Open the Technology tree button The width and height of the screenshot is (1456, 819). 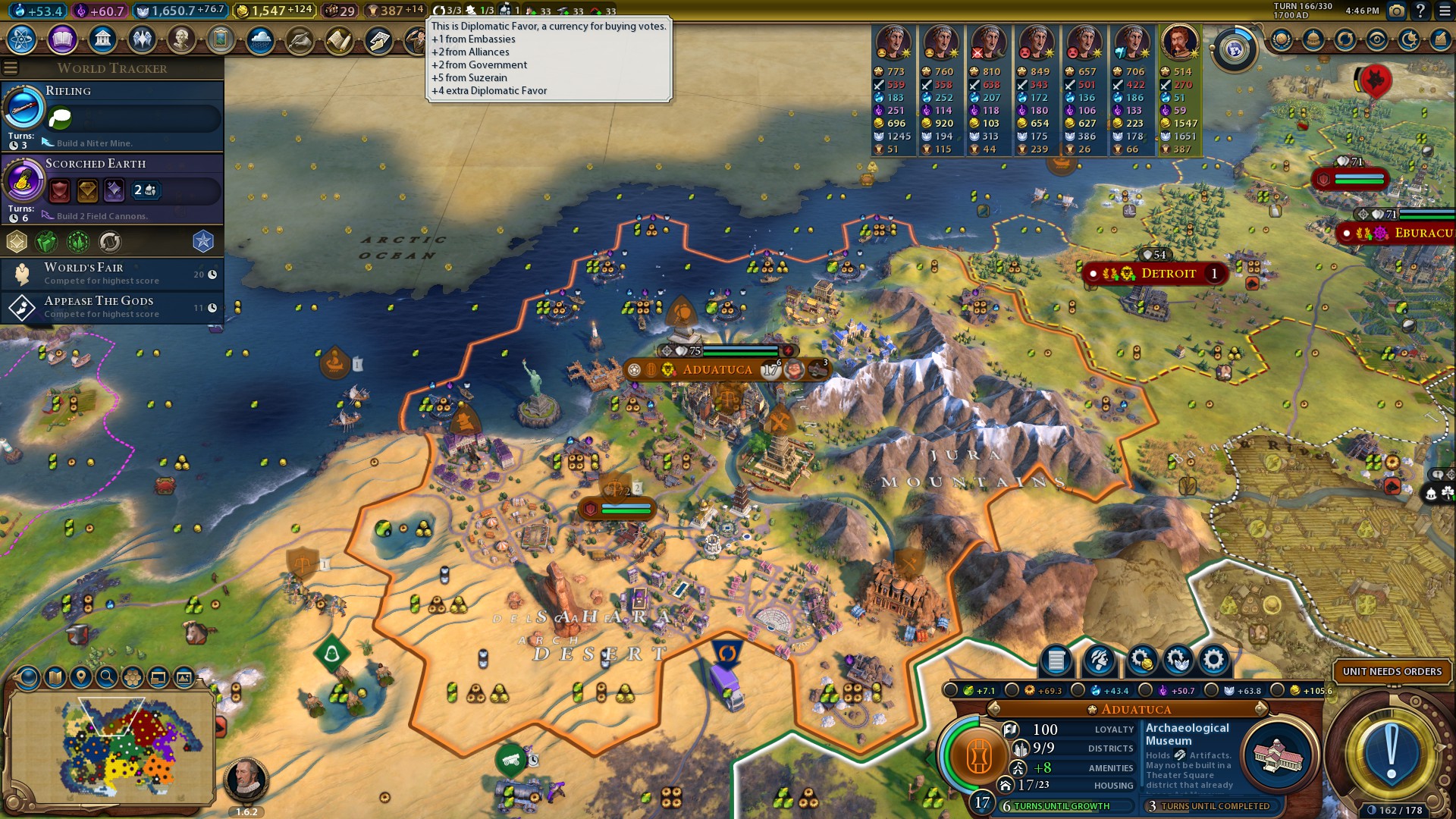coord(22,39)
